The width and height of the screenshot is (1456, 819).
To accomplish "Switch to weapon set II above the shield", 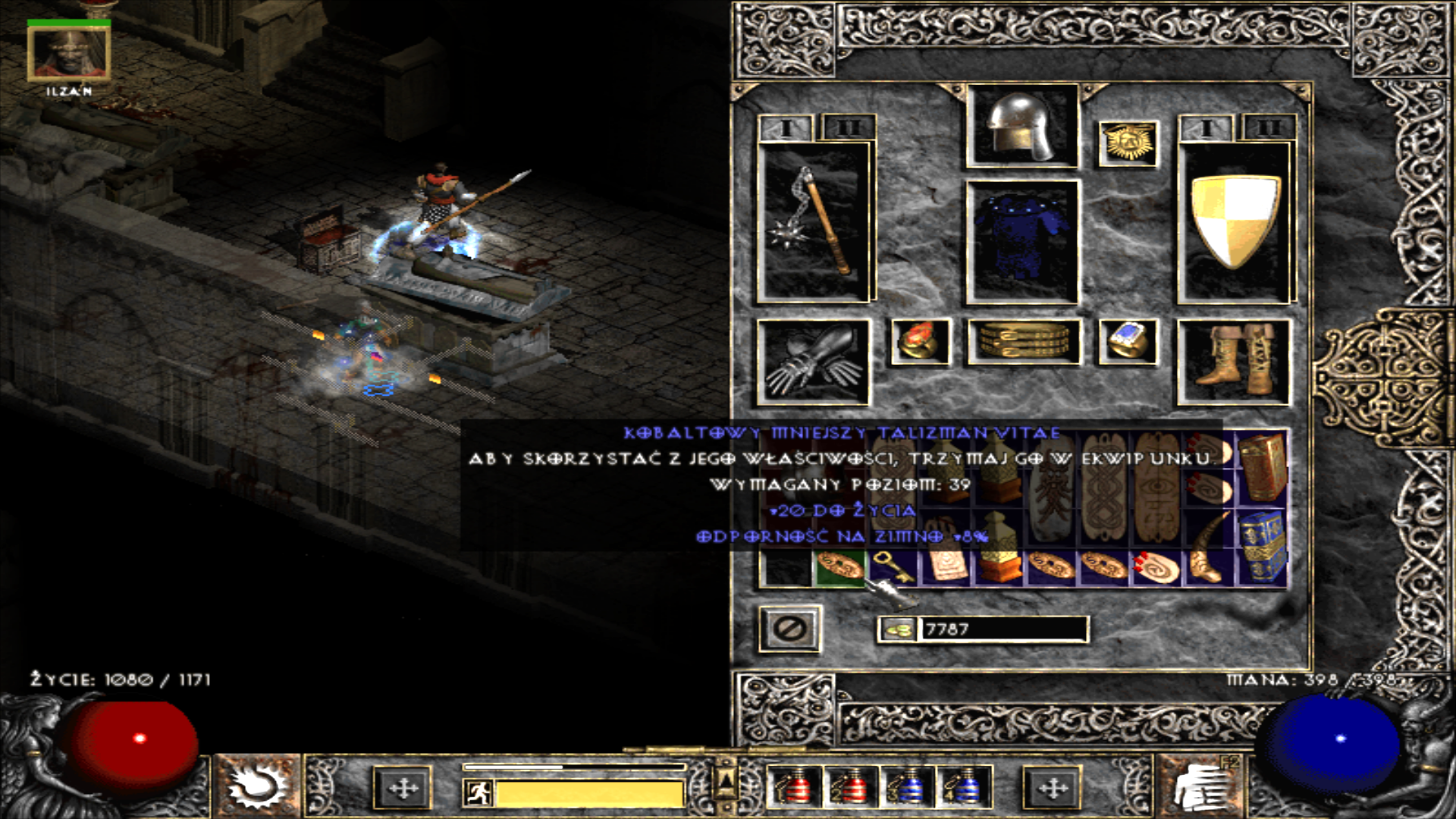I will 1268,128.
